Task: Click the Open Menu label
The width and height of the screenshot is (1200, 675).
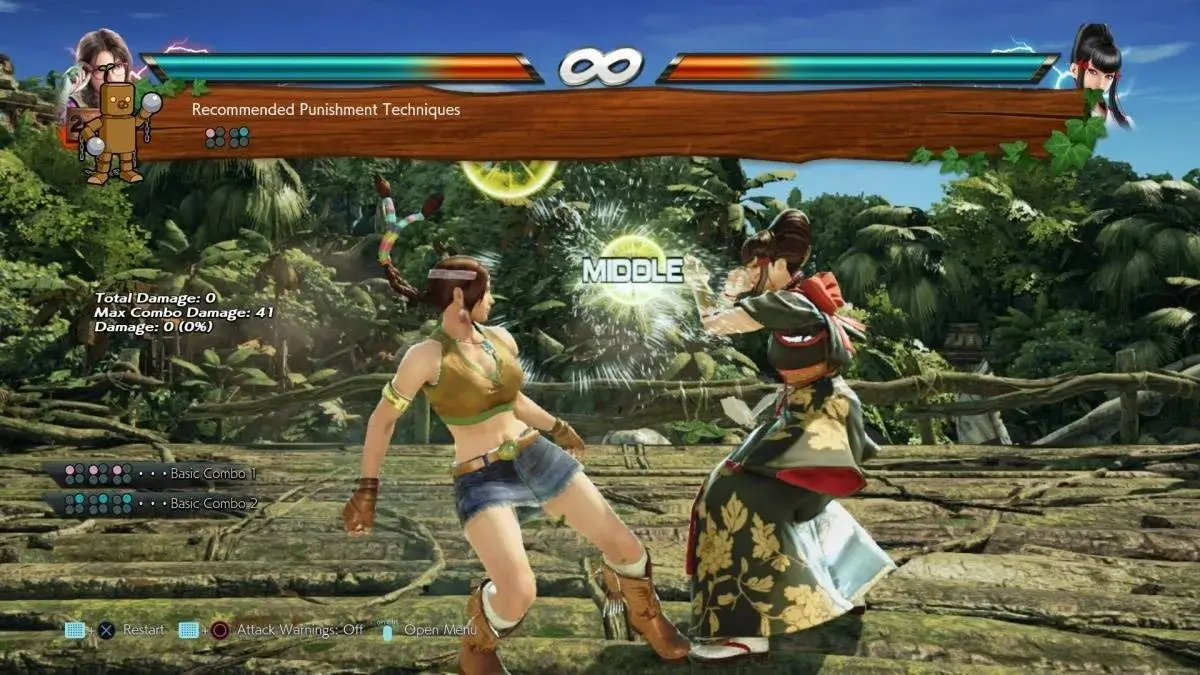Action: 440,630
